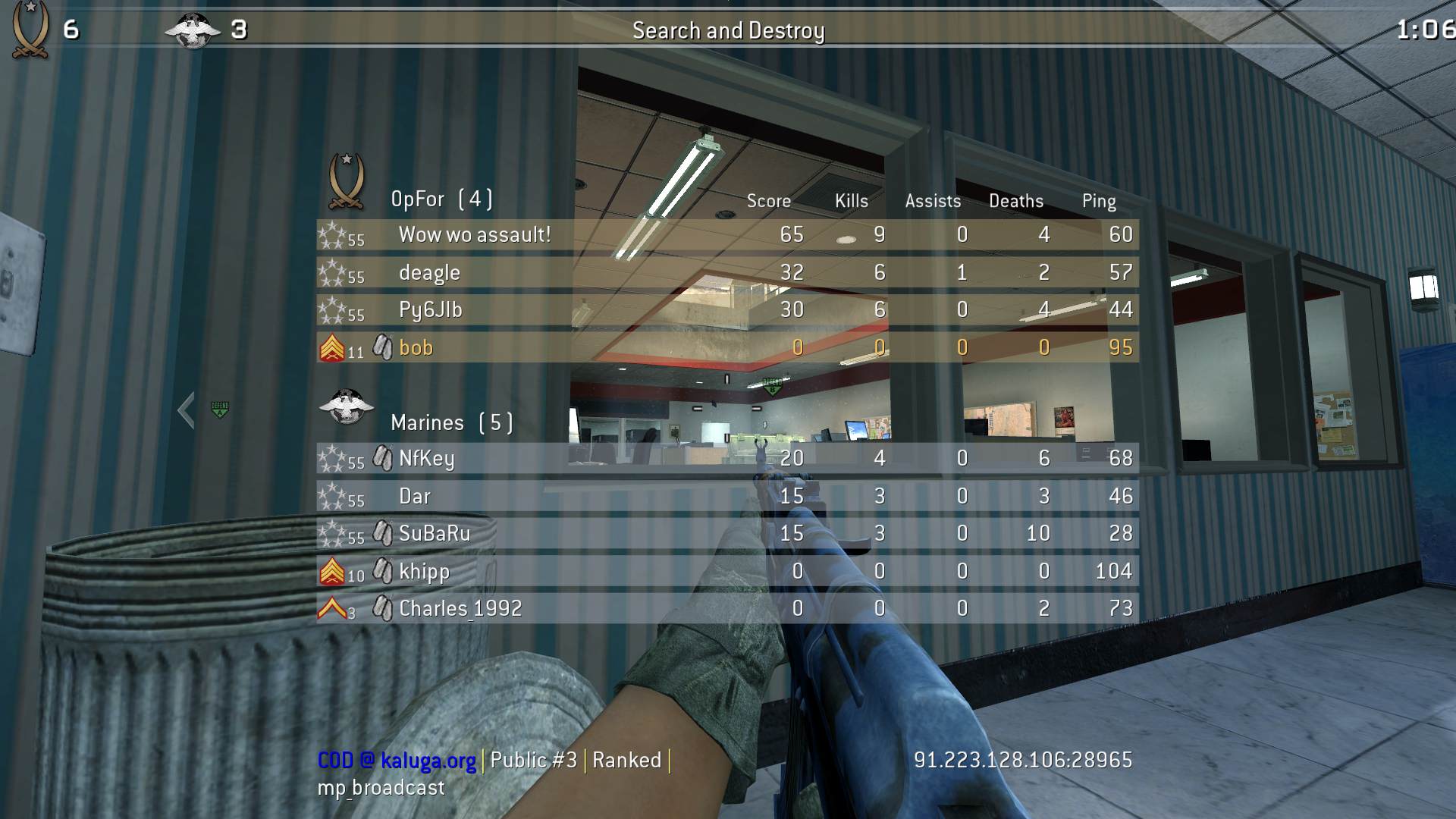Click the sergeant chevron rank beside khipp
The height and width of the screenshot is (819, 1456).
[x=334, y=570]
